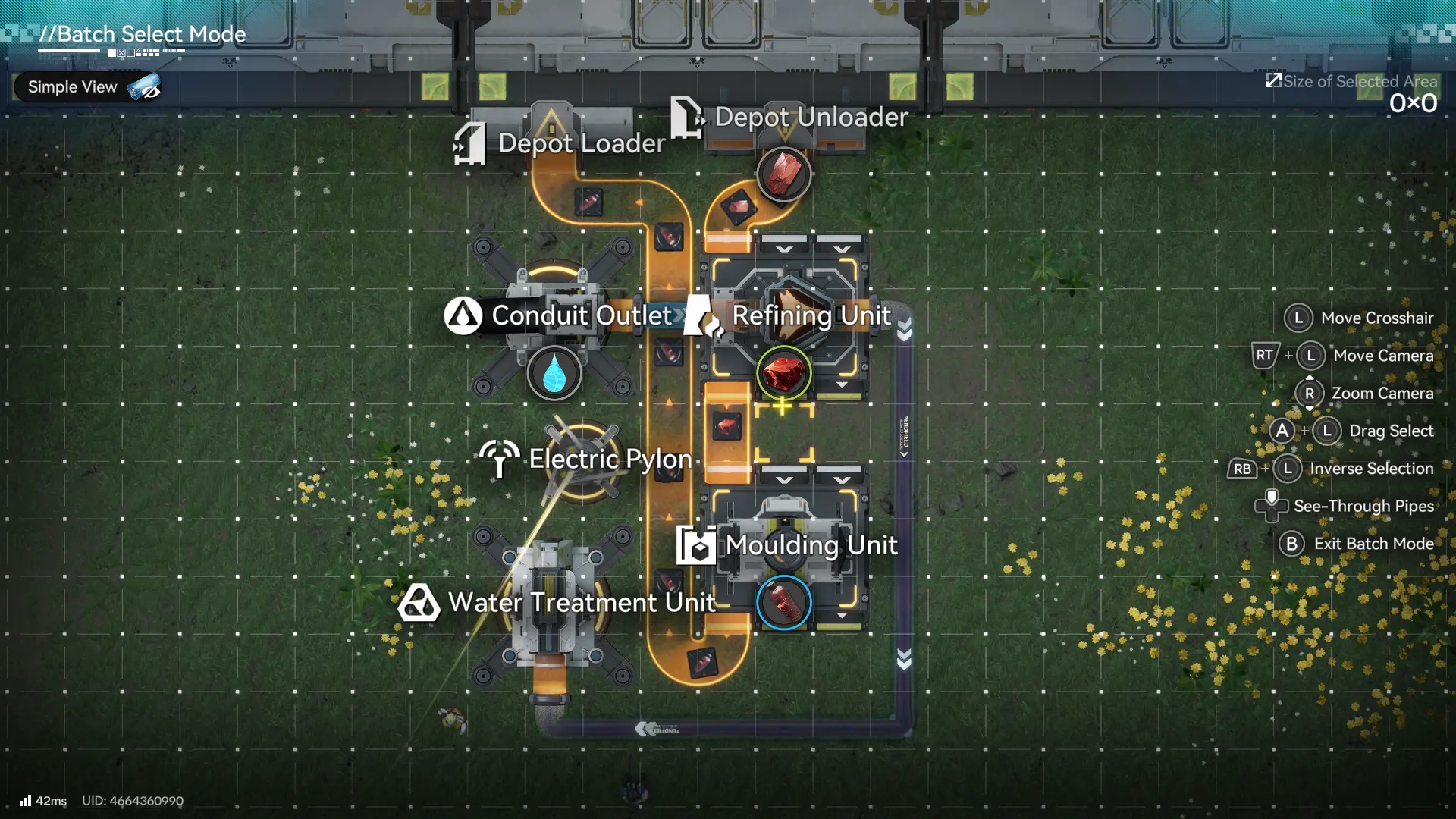Click the red vial item on the Moulding Unit
Screen dimensions: 1456x819
pyautogui.click(x=783, y=601)
